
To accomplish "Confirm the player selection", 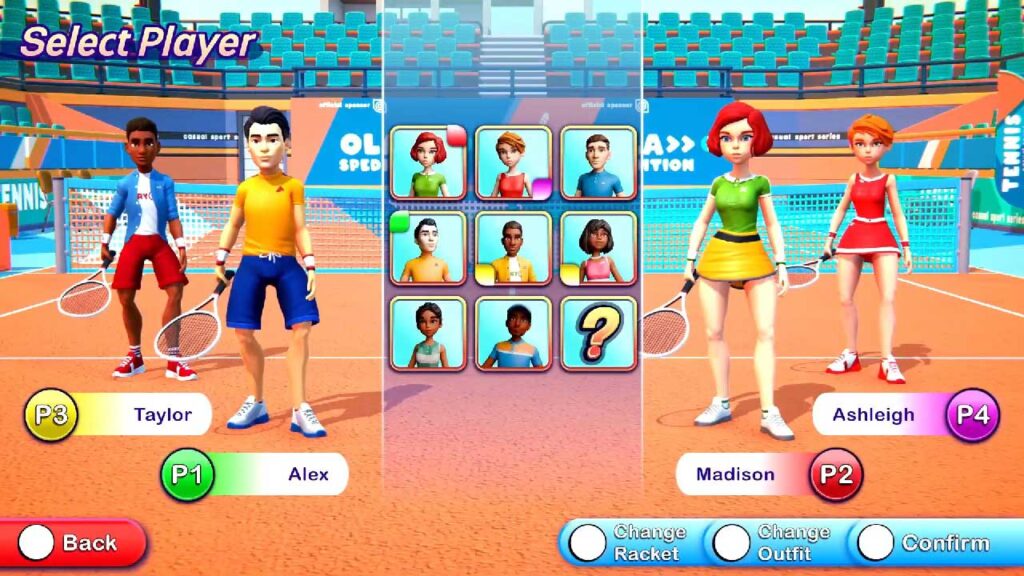I will (x=924, y=542).
